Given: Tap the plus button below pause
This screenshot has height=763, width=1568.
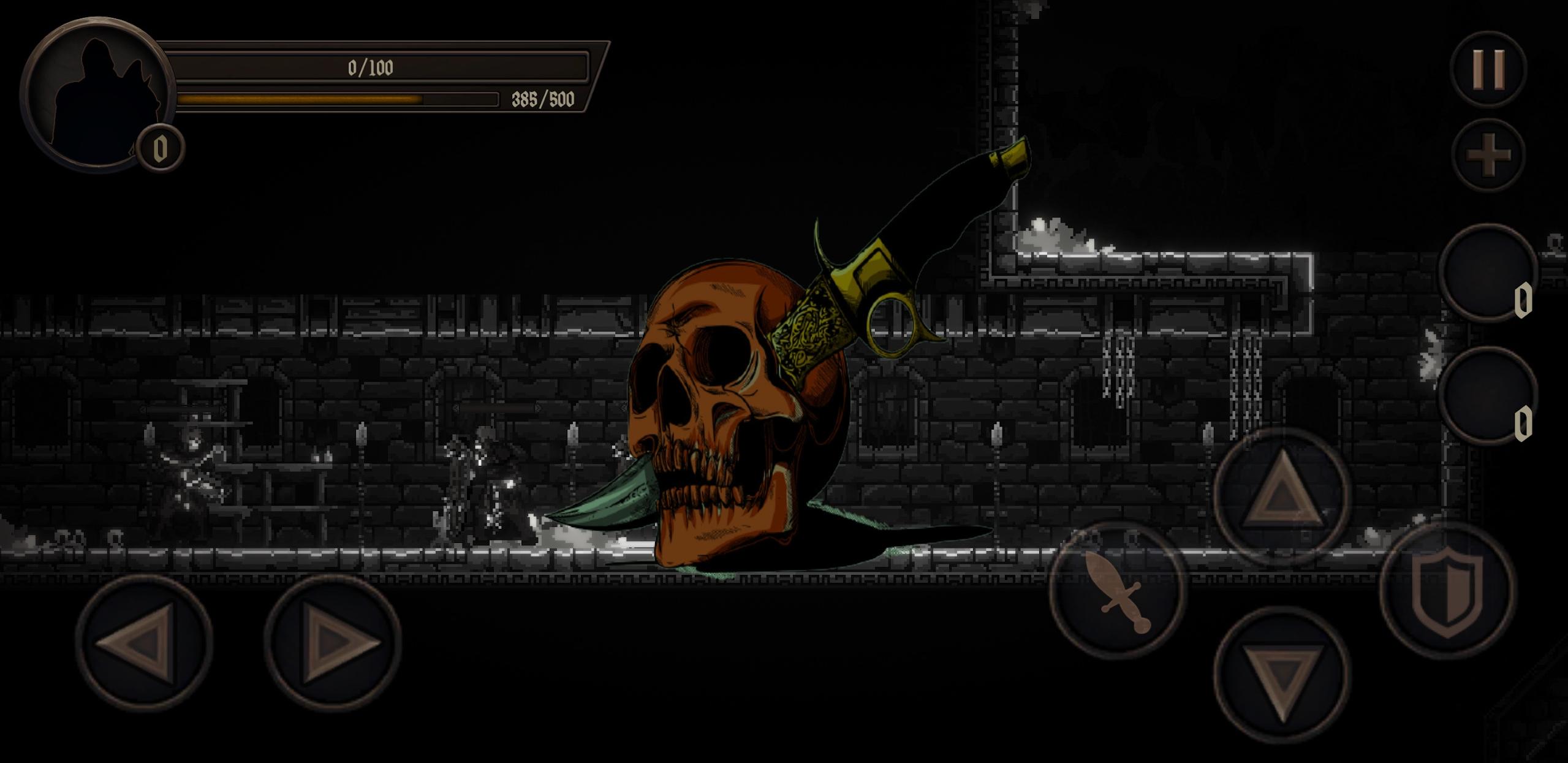Looking at the screenshot, I should tap(1489, 154).
